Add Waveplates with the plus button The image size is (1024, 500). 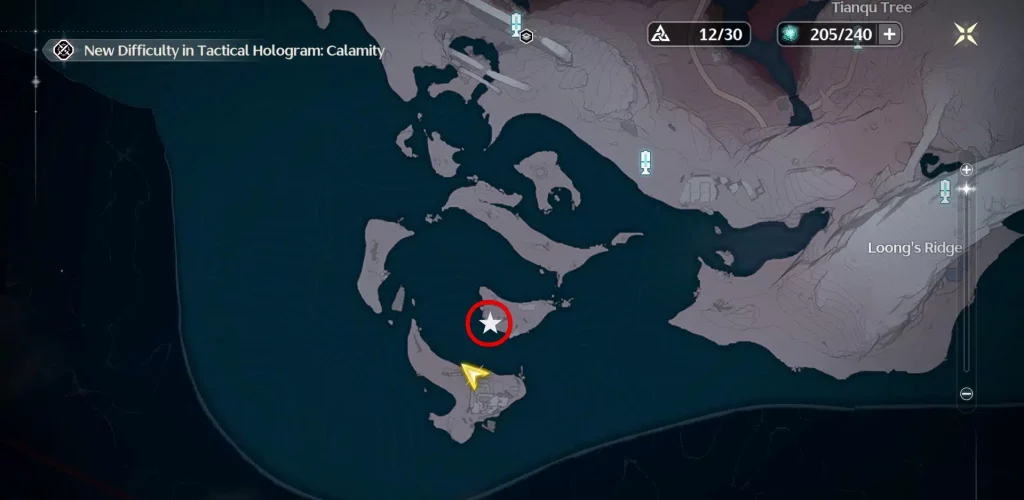point(888,34)
